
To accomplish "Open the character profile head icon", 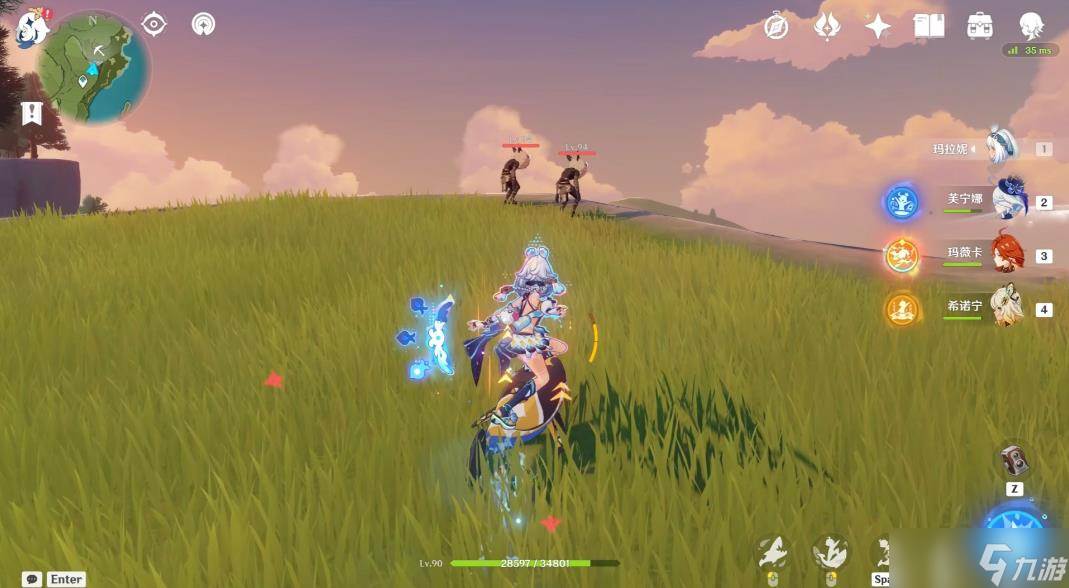I will 1031,26.
